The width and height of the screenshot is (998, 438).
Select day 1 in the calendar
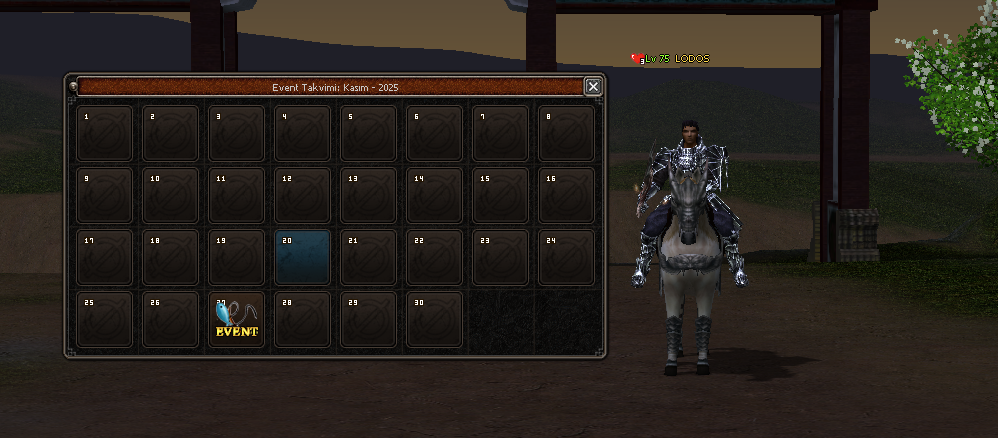point(105,133)
